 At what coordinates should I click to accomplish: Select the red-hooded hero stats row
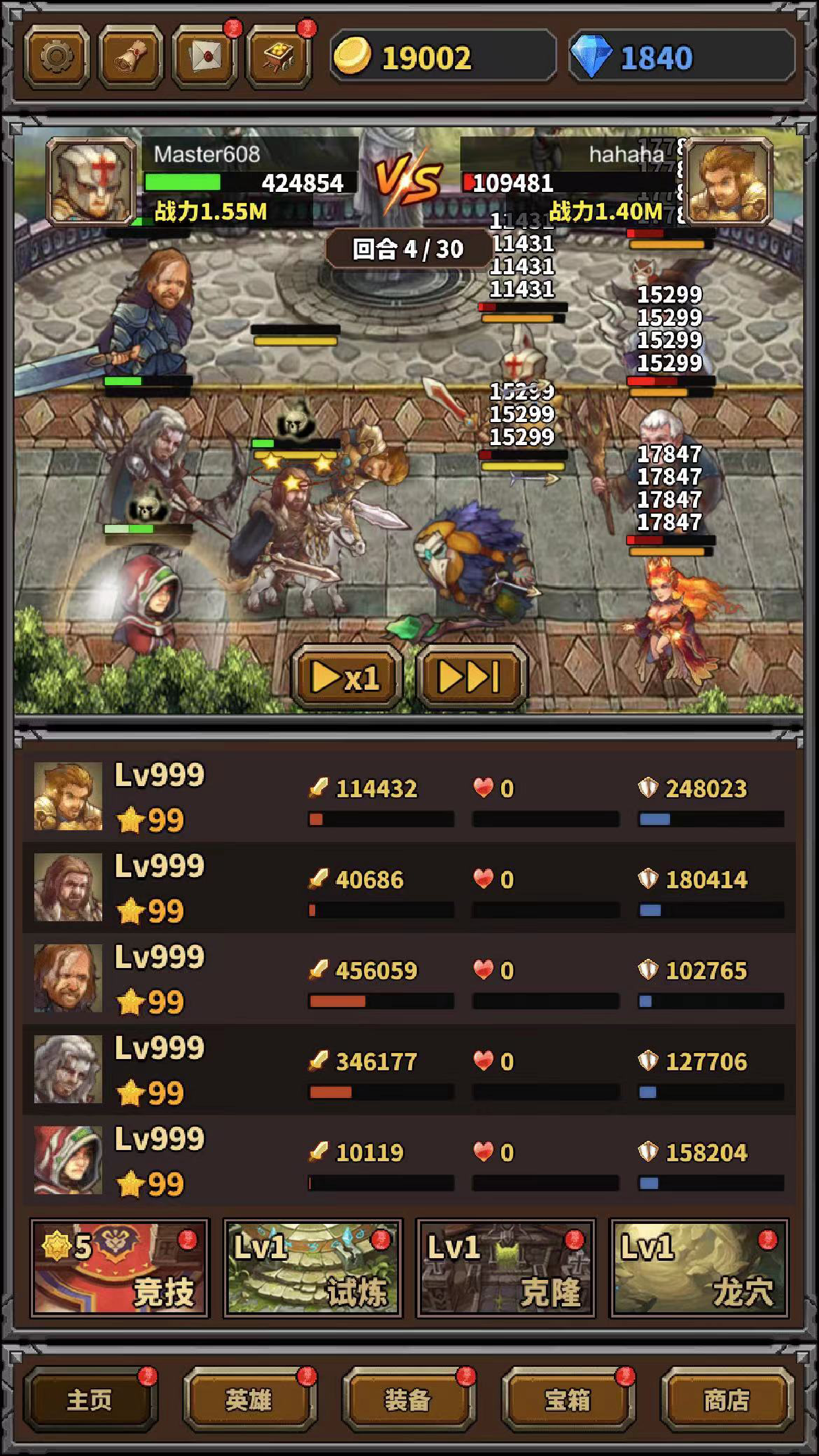coord(409,1161)
